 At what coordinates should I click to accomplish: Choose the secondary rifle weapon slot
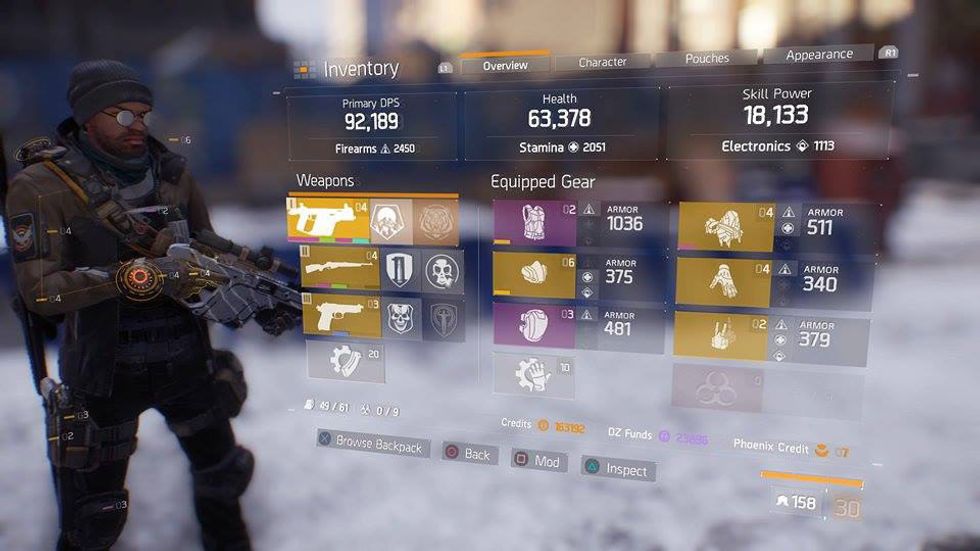coord(341,270)
